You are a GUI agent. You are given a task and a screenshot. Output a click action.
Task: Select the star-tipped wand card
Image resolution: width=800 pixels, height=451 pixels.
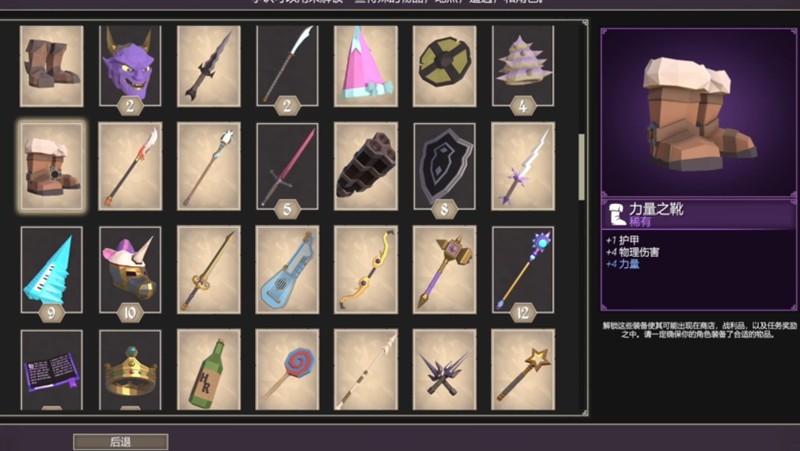[x=522, y=370]
